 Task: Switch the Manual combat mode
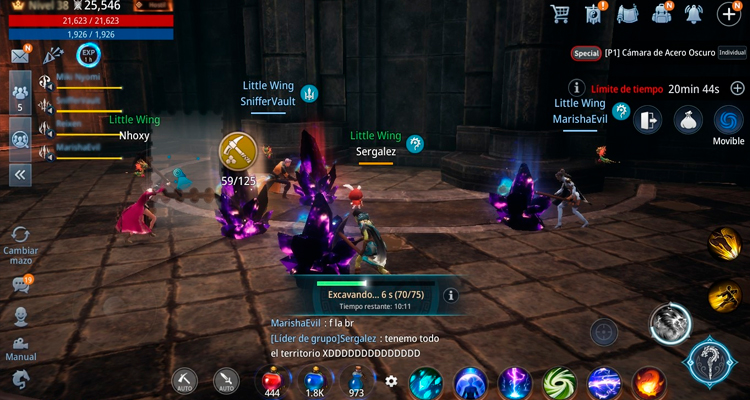pyautogui.click(x=20, y=346)
